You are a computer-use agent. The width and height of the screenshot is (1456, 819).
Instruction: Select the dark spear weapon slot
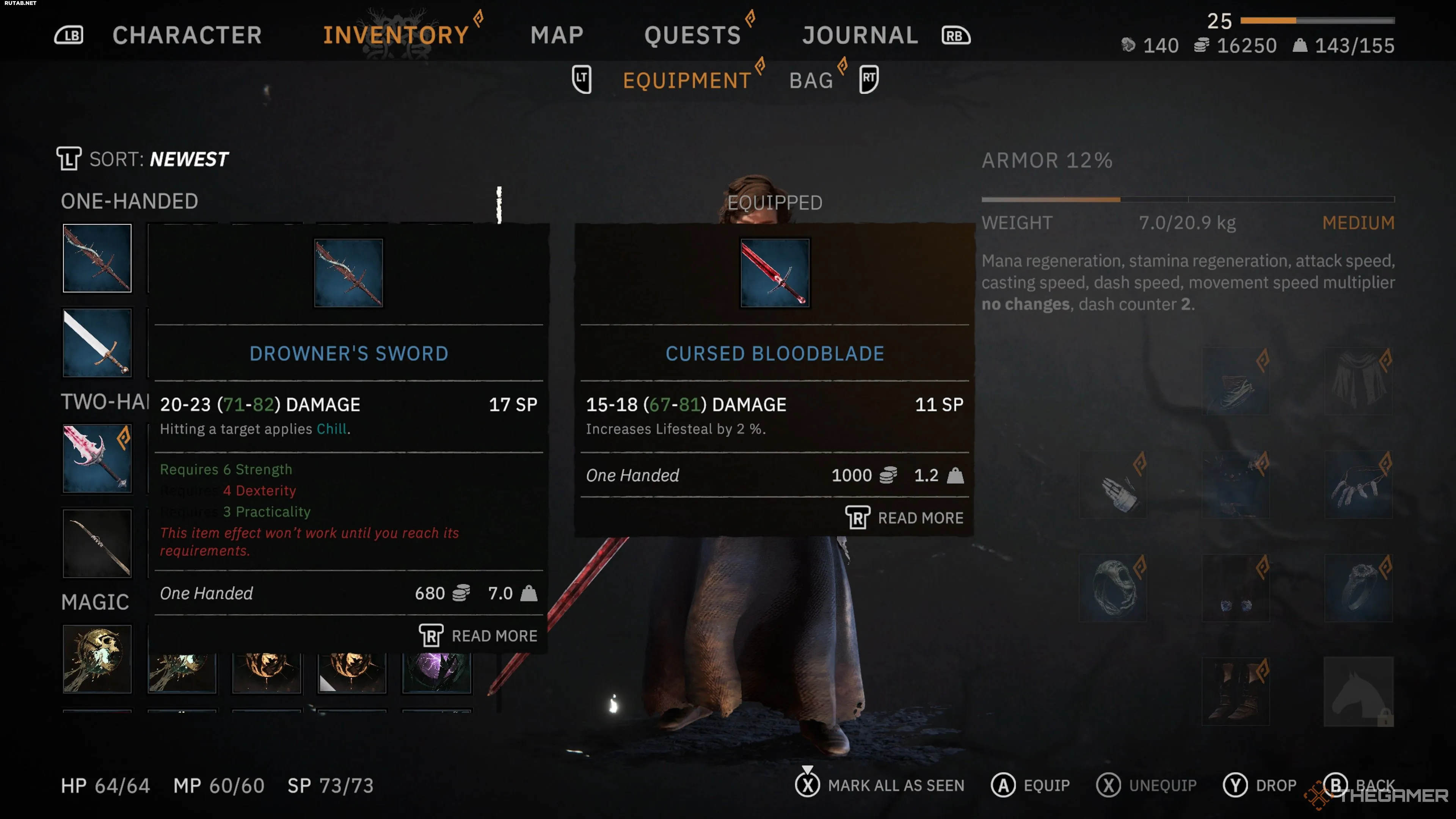97,543
